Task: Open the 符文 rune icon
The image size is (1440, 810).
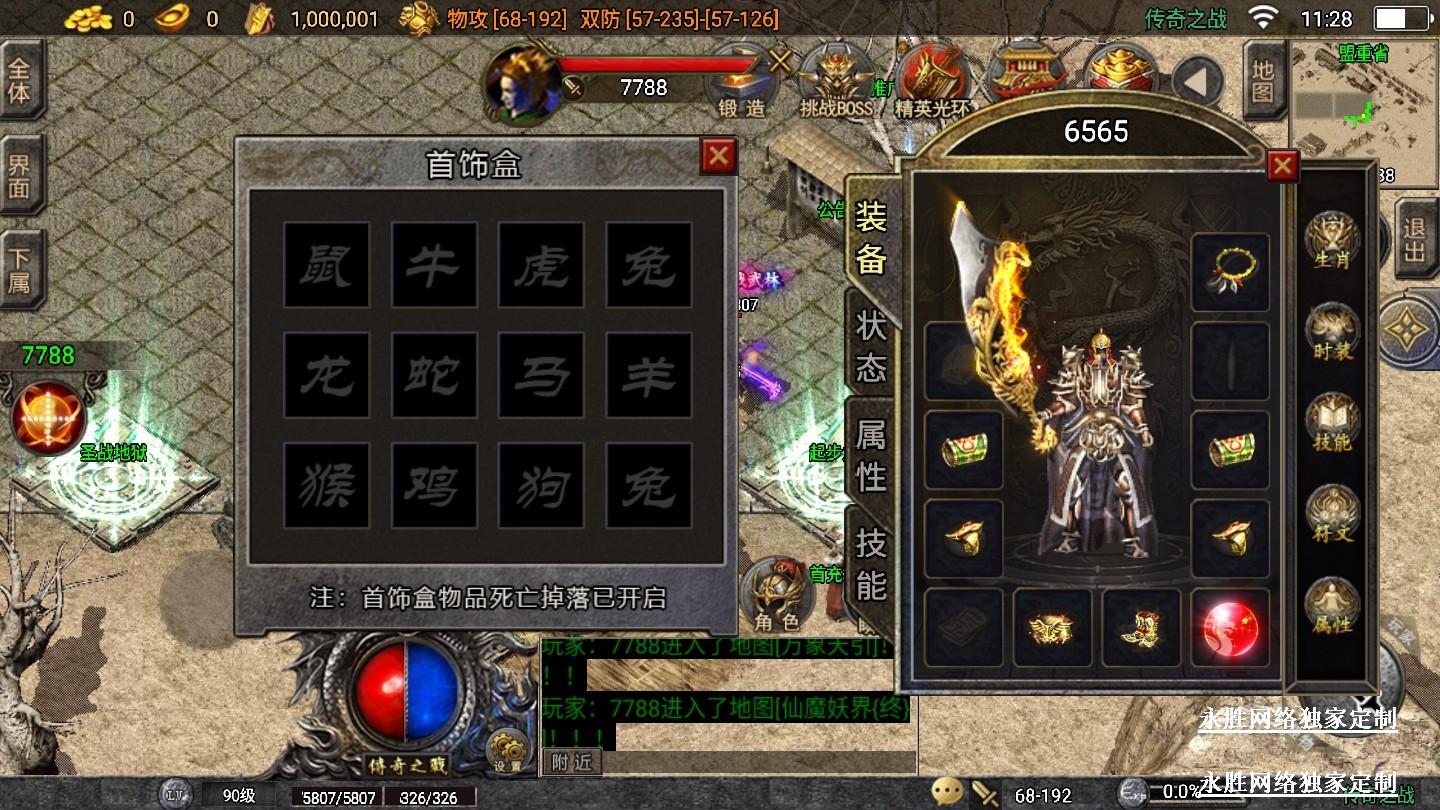Action: point(1332,515)
